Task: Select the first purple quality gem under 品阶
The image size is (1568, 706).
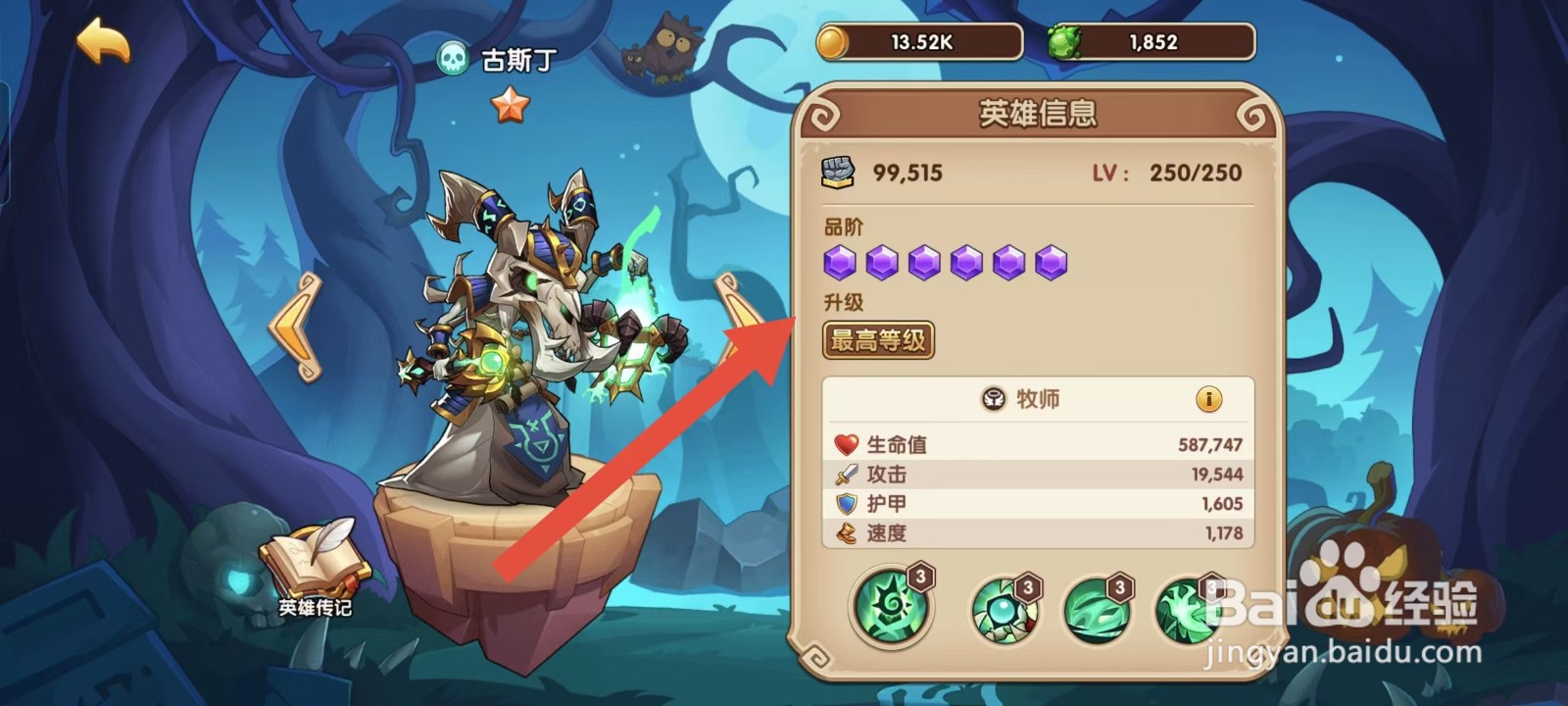Action: (x=840, y=261)
